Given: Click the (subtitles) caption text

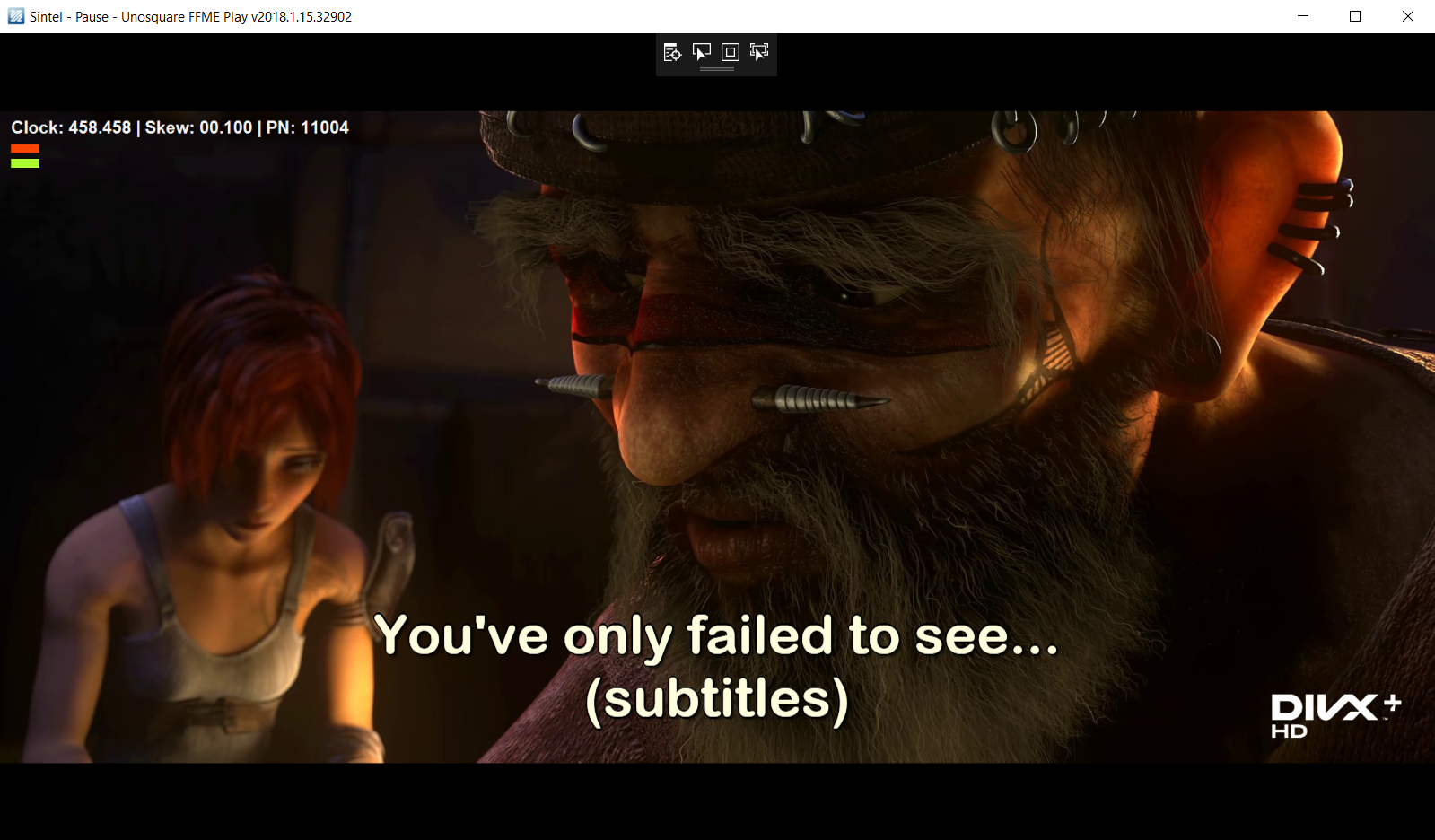Looking at the screenshot, I should click(718, 701).
